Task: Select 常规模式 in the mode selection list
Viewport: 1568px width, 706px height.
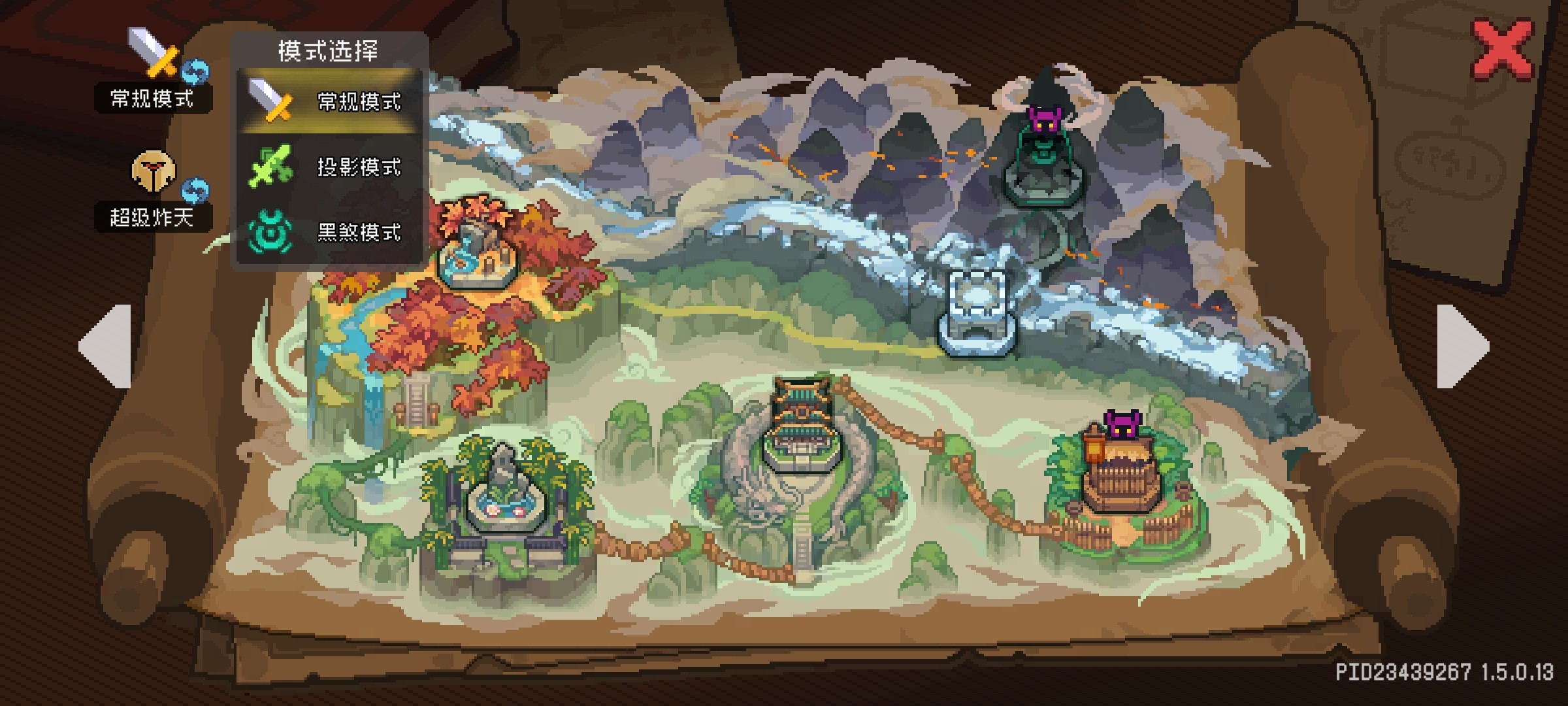Action: (330, 101)
